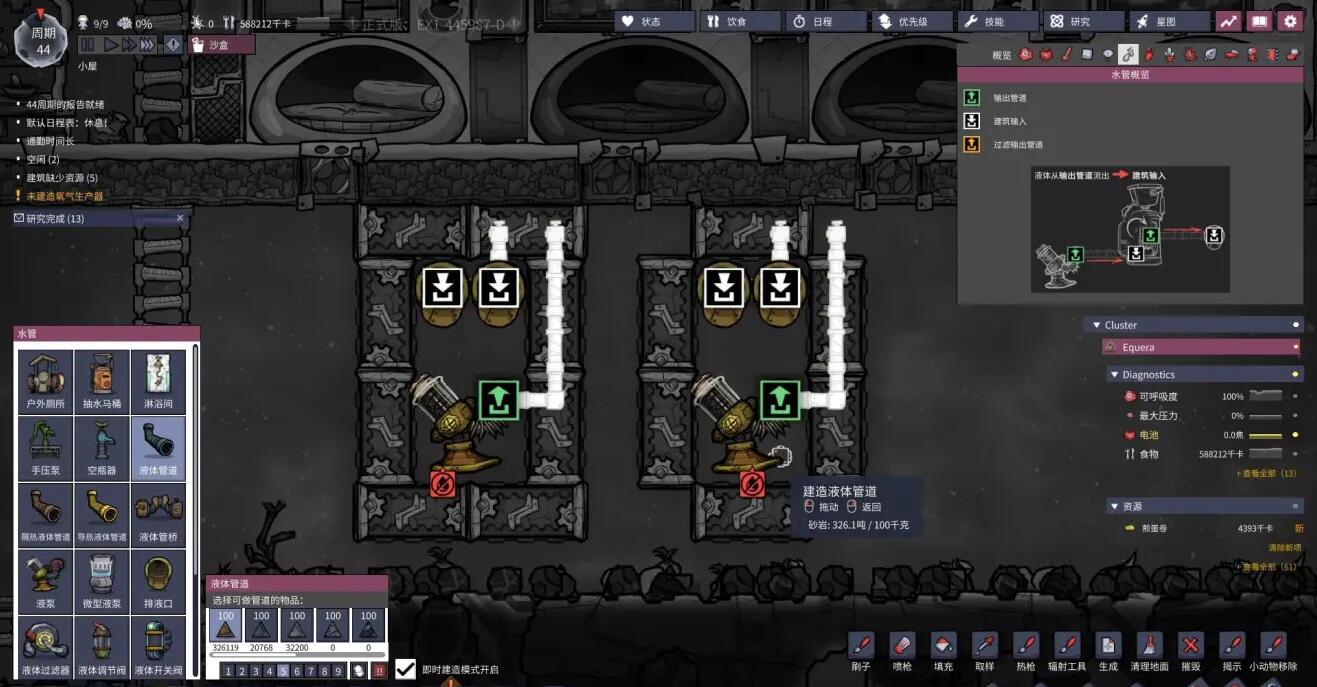Activate the 摧毁 destroy sandbox tool
Viewport: 1317px width, 687px height.
pyautogui.click(x=1190, y=649)
